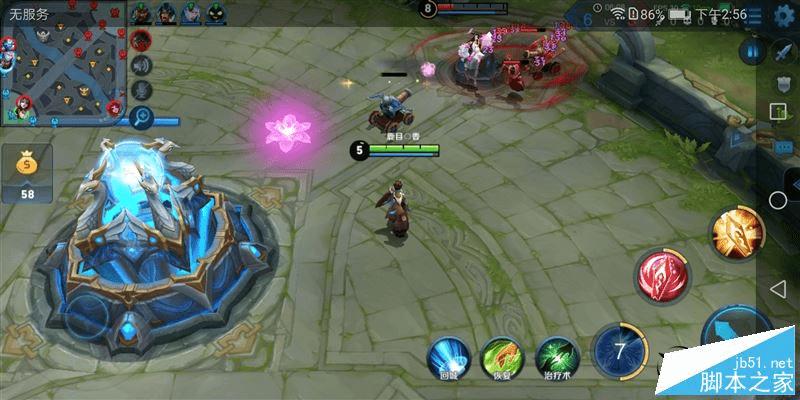
Task: Pause using the blue pause button
Action: 751,51
